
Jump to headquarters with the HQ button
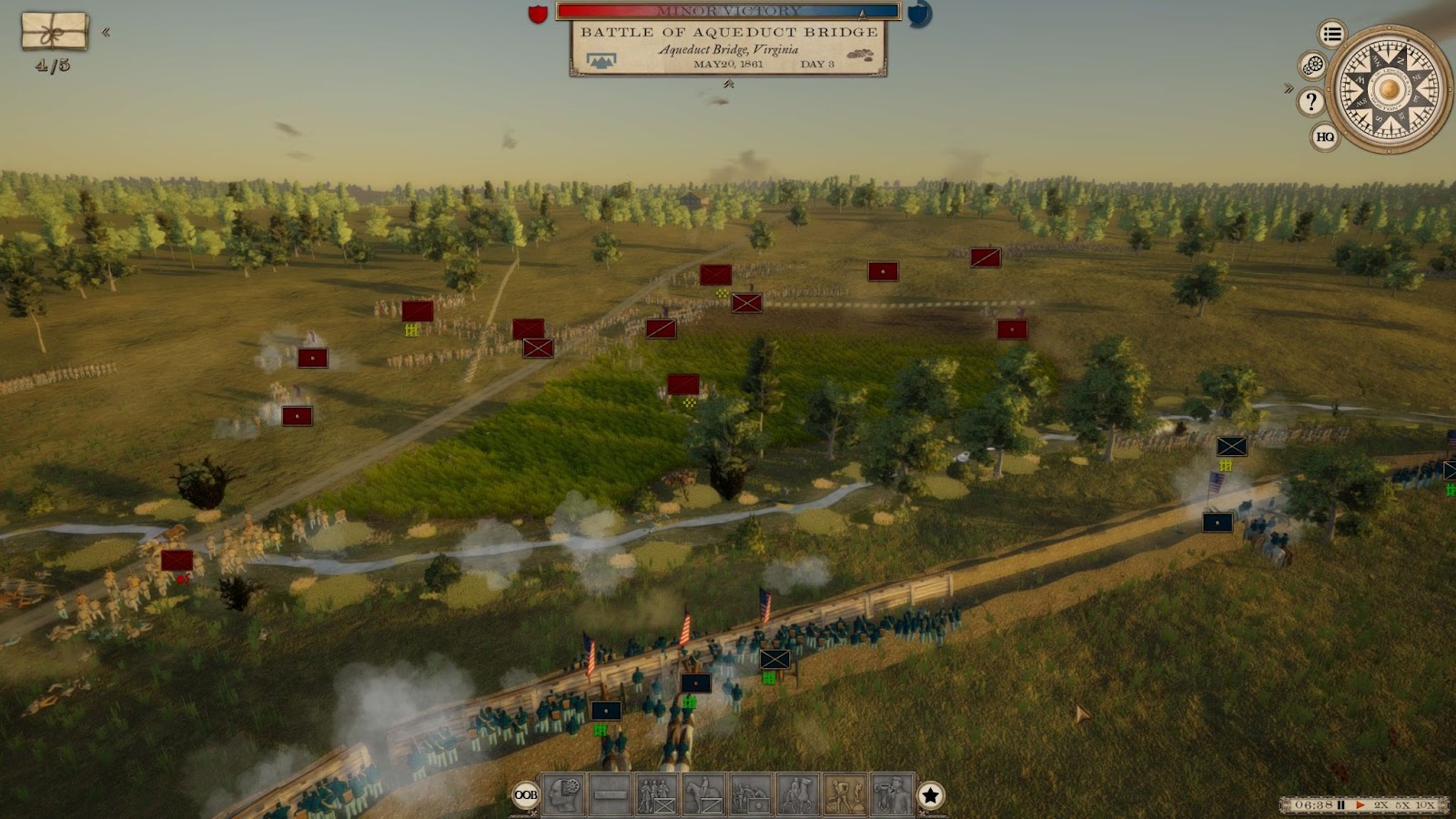[x=1325, y=137]
